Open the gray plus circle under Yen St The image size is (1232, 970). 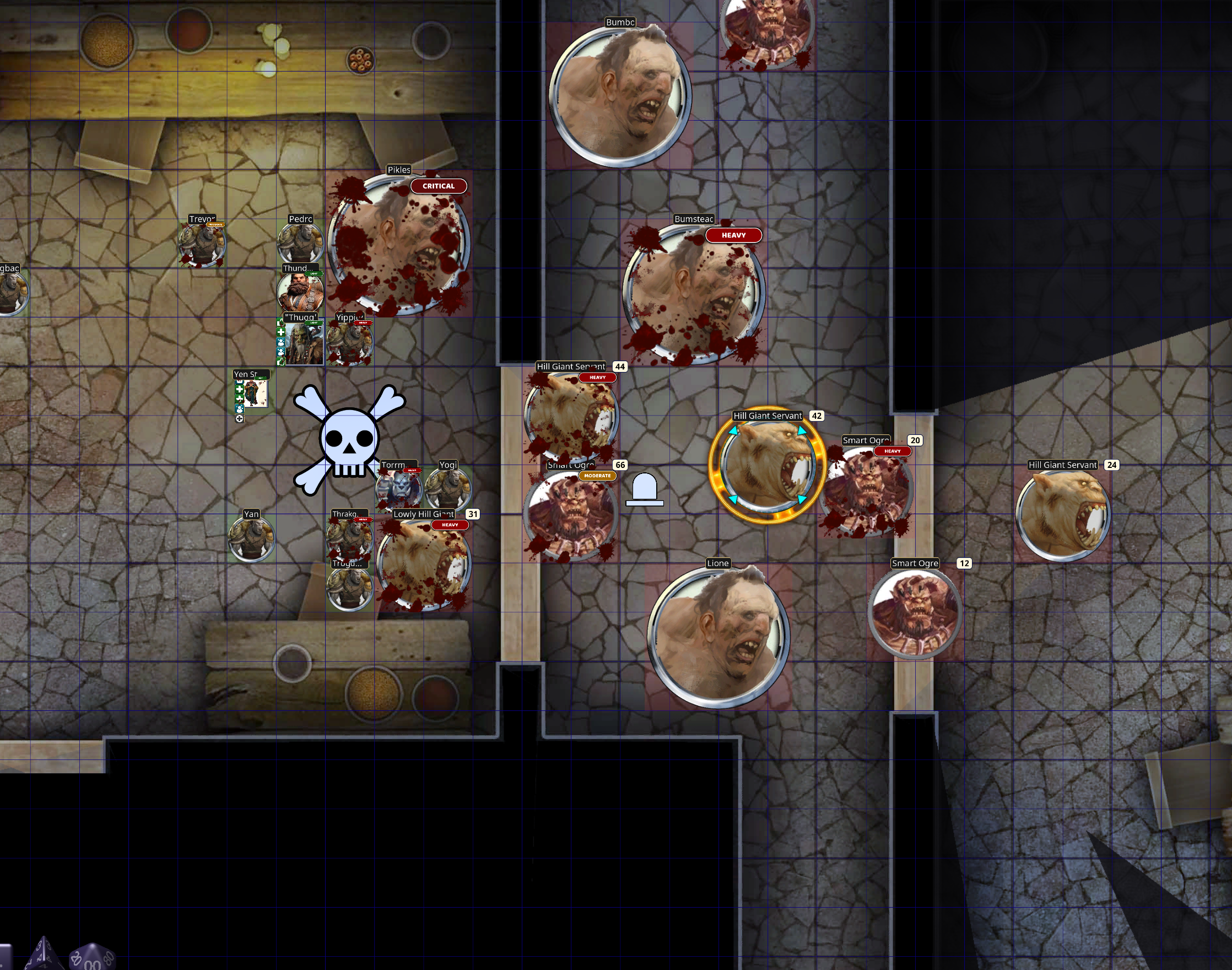coord(240,418)
